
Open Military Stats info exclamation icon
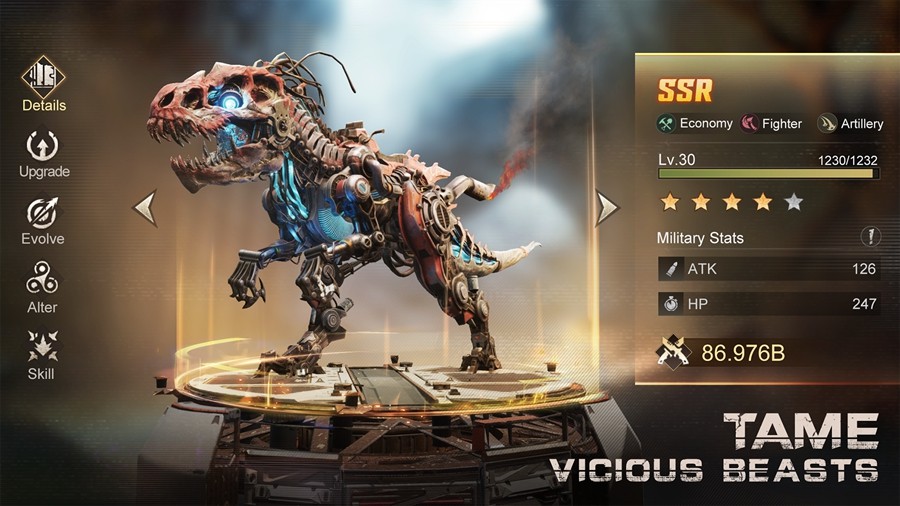coord(871,237)
